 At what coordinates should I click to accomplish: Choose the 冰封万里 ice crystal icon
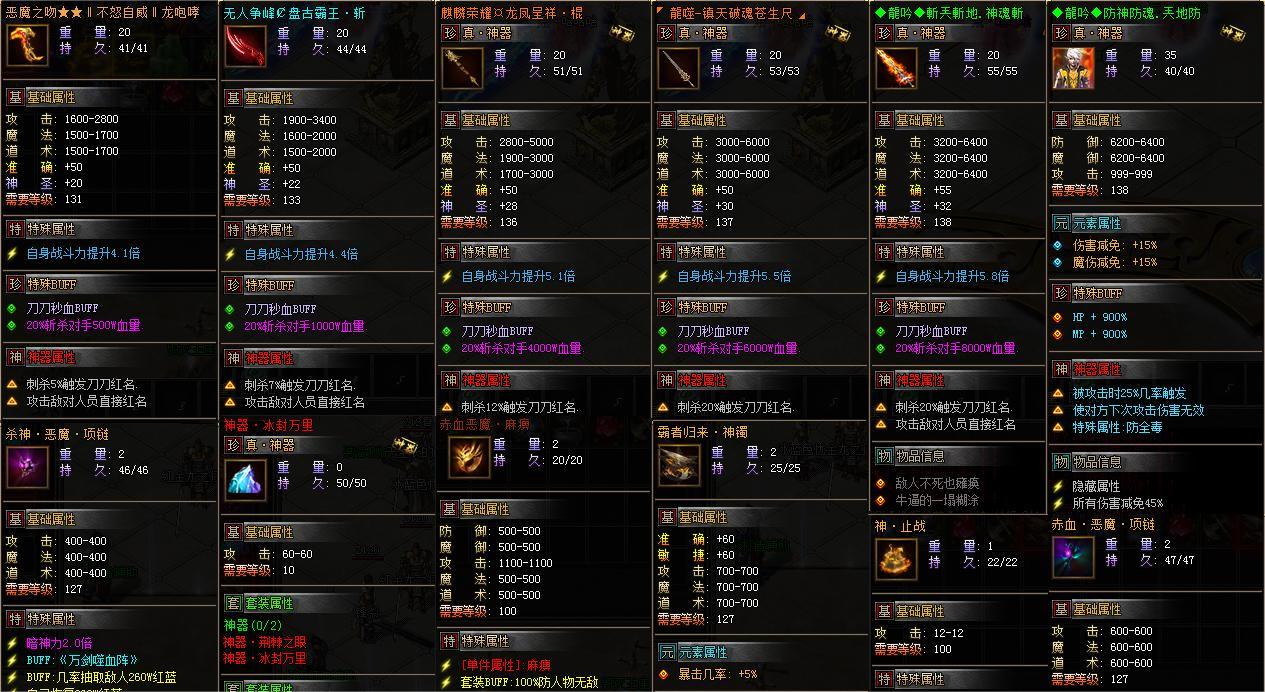(244, 481)
